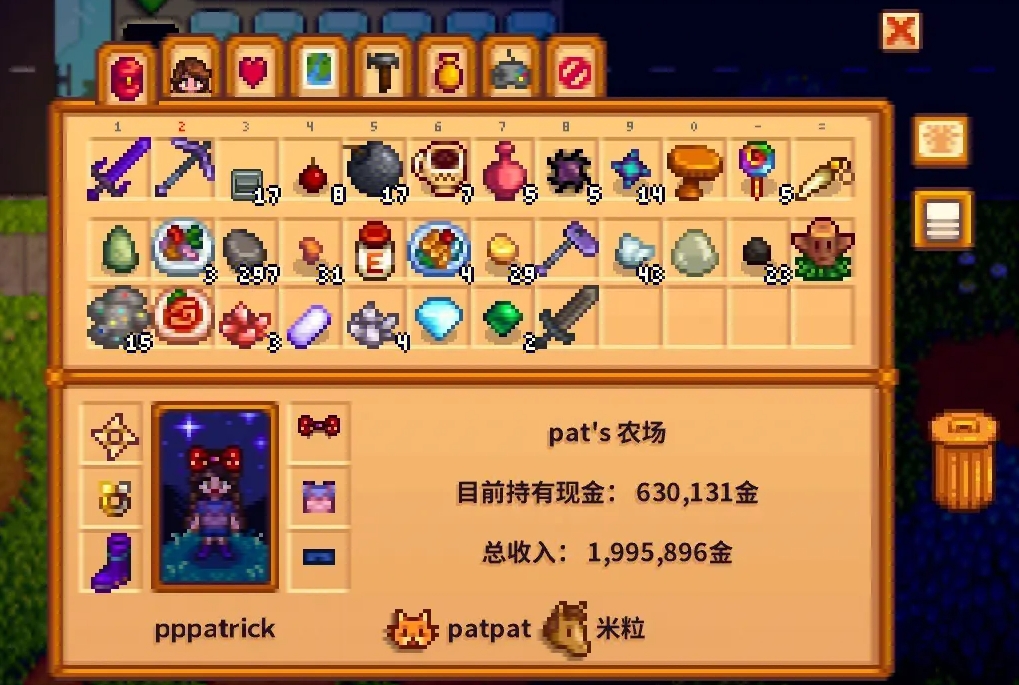Pick the black bomb stack
The image size is (1019, 685).
tap(374, 168)
